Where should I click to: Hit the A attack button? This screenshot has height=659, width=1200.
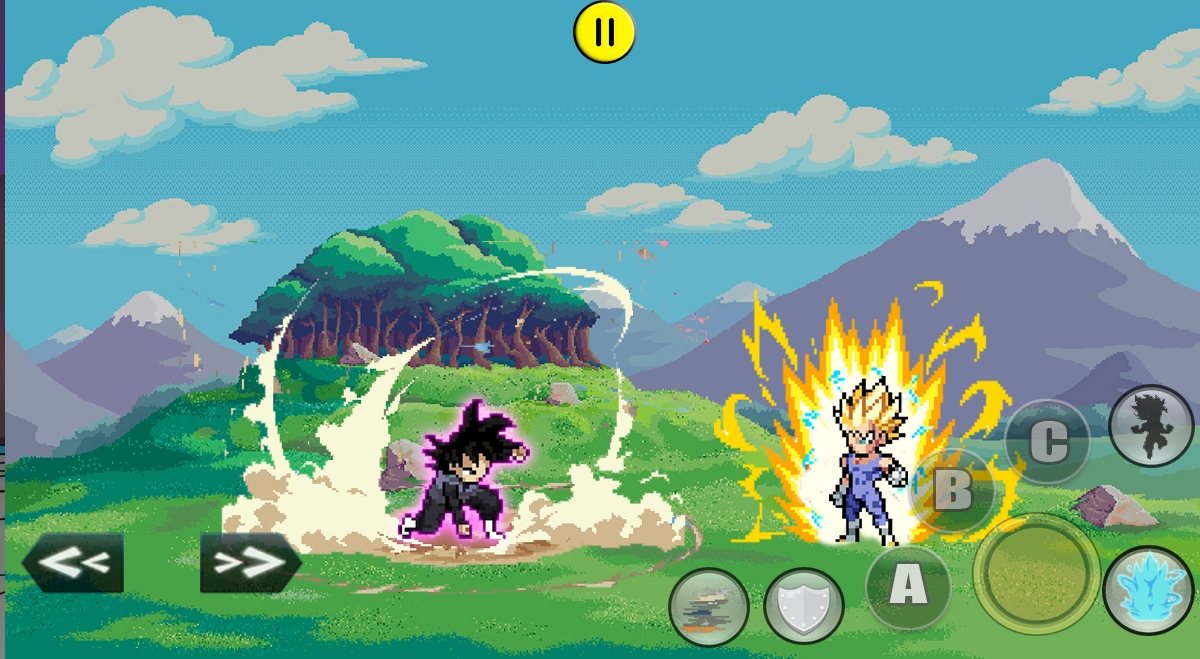pos(908,587)
